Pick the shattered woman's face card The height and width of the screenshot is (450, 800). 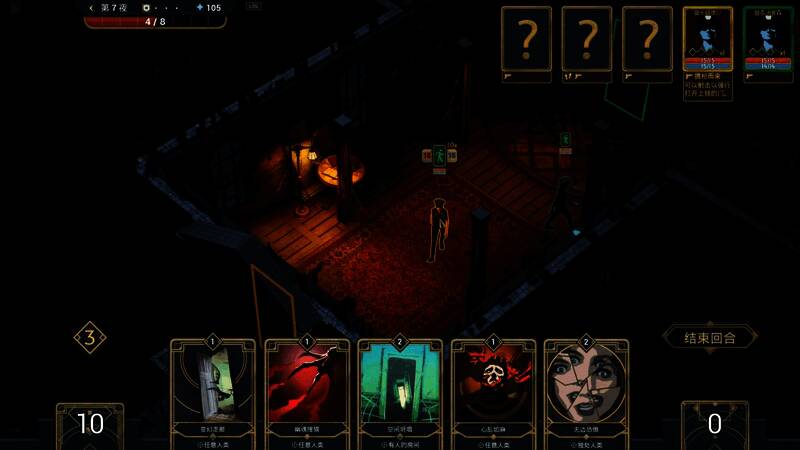pos(587,392)
